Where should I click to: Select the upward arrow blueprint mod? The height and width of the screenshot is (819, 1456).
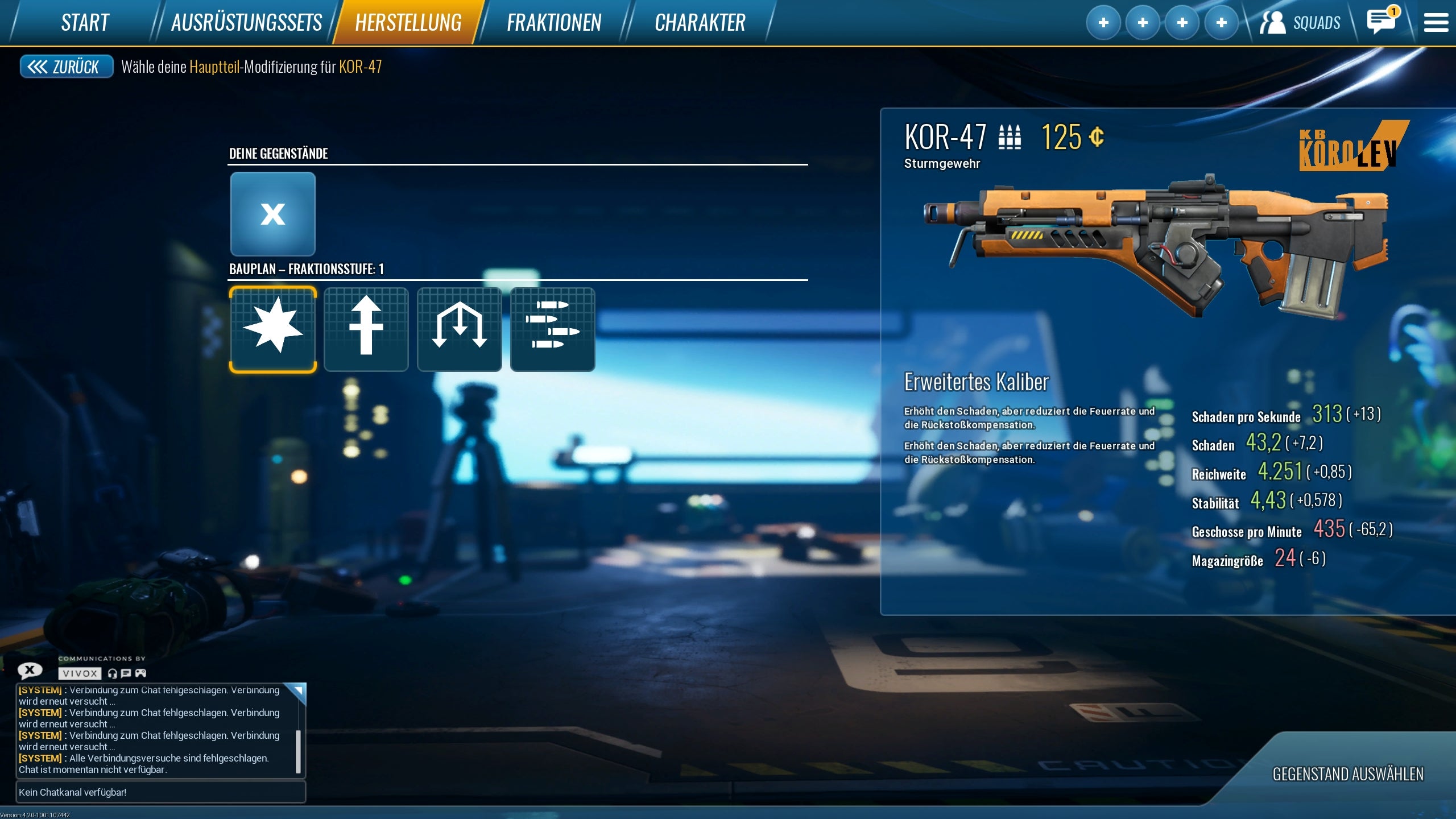coord(366,329)
